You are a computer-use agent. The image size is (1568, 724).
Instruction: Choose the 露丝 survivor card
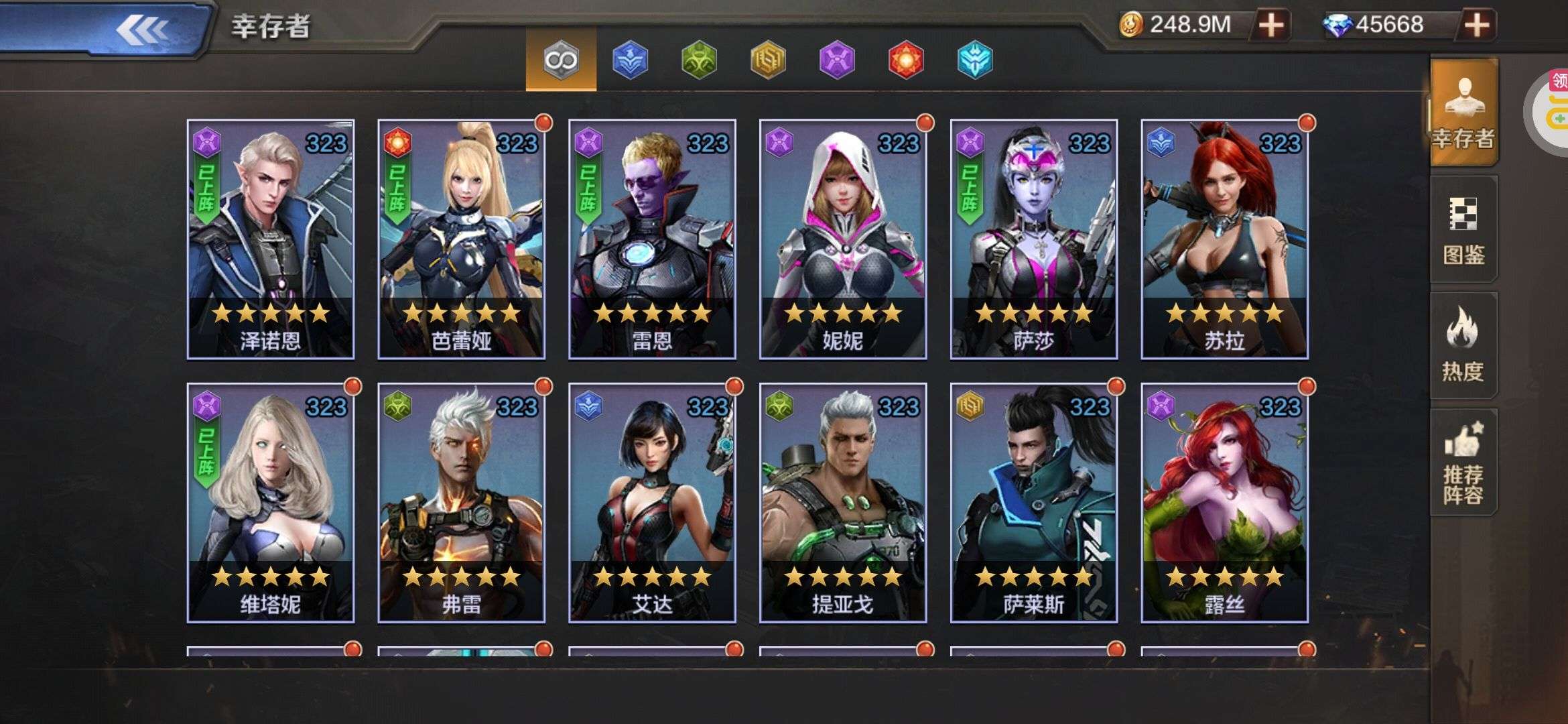coord(1224,503)
